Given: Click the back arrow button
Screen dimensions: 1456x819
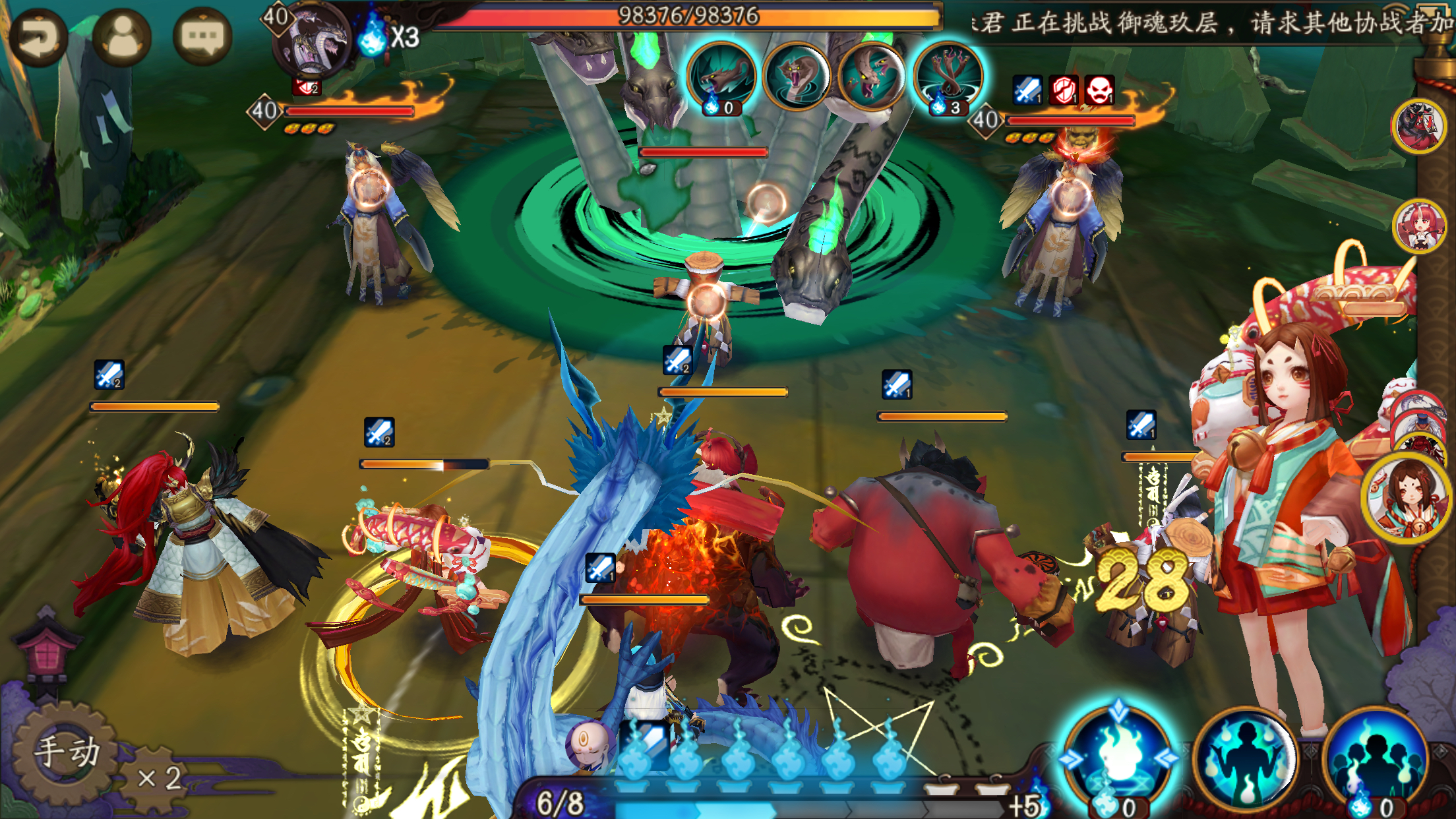Looking at the screenshot, I should 38,37.
